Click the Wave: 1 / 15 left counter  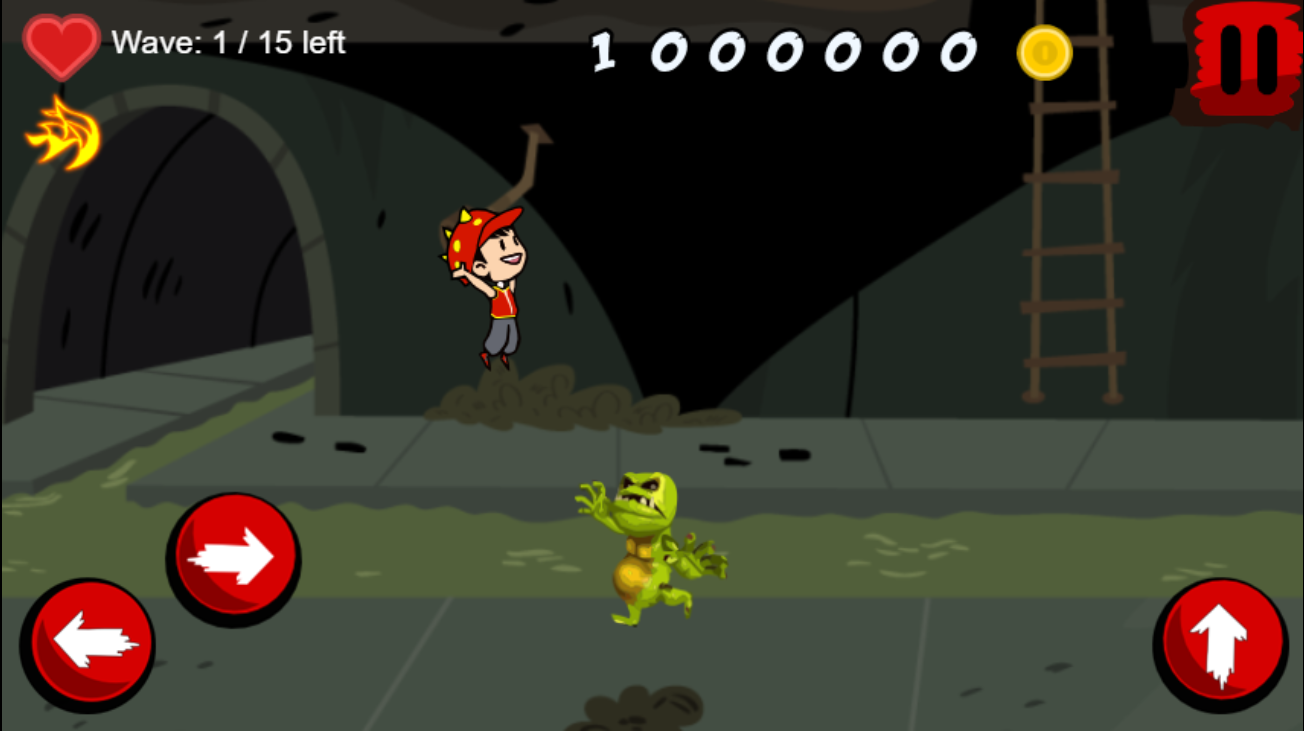pos(228,43)
